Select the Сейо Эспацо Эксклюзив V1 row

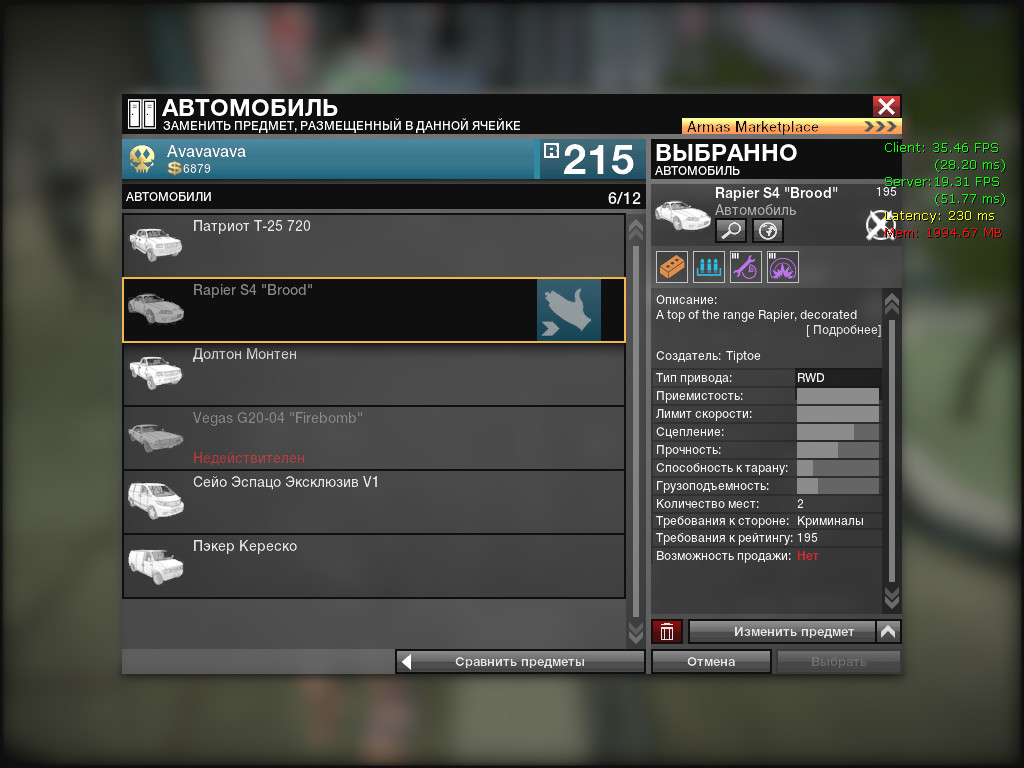[x=373, y=502]
